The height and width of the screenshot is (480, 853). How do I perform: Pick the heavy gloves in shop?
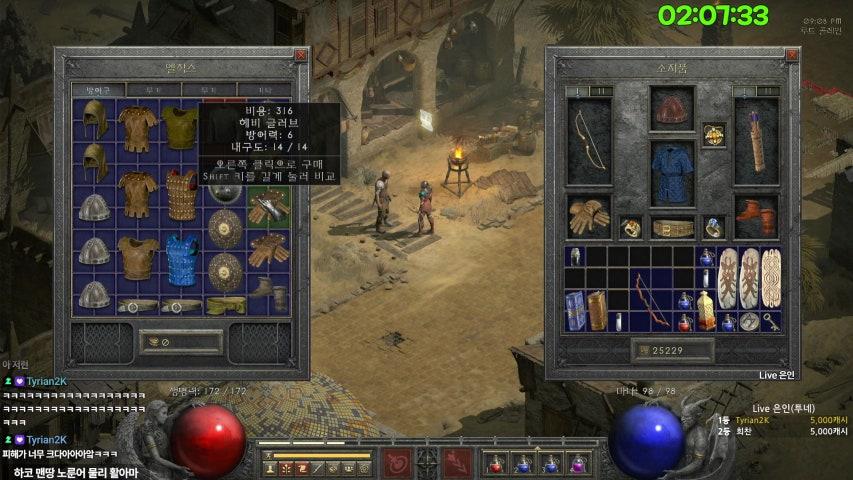click(269, 206)
